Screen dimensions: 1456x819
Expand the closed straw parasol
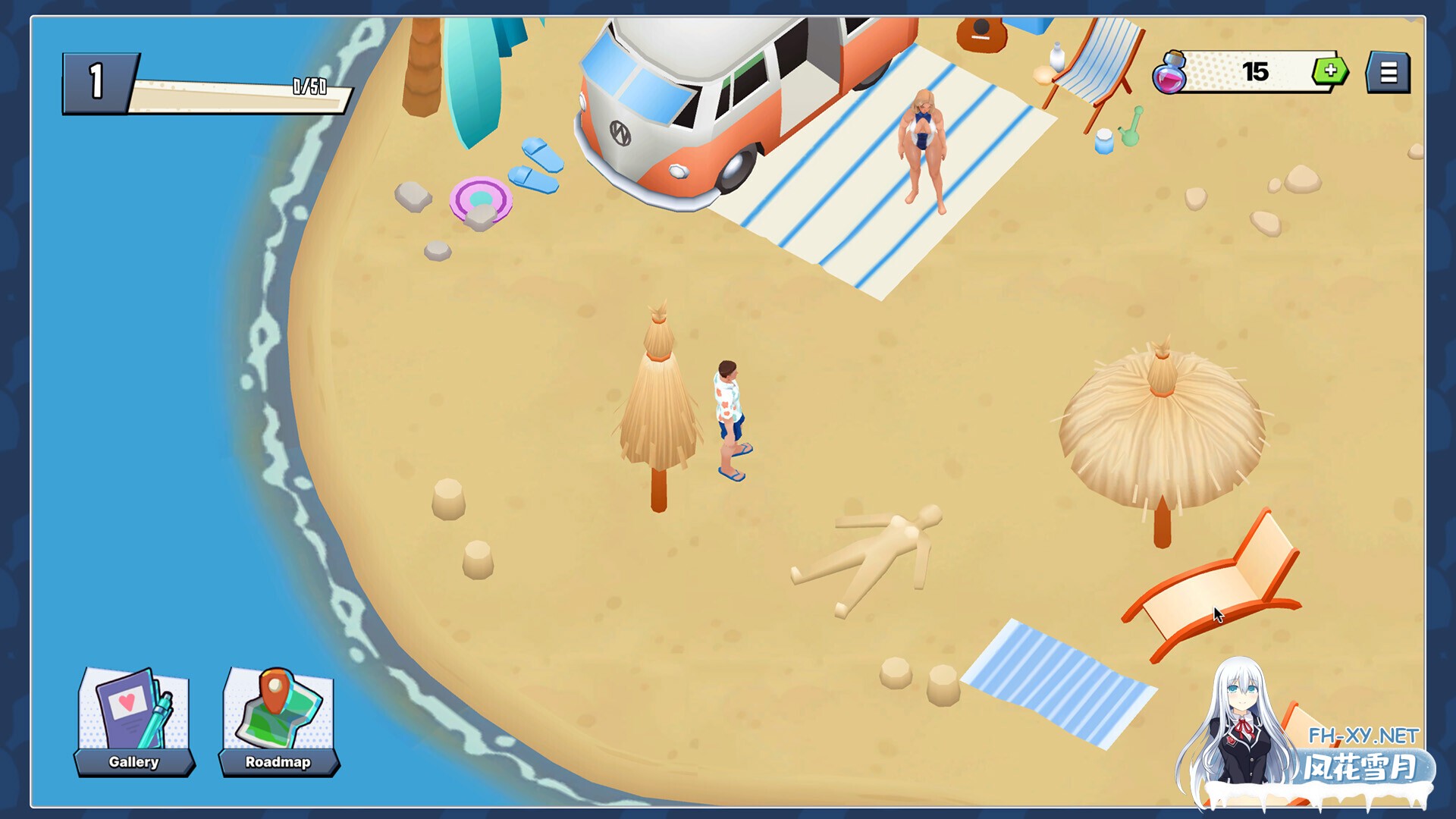tap(657, 394)
